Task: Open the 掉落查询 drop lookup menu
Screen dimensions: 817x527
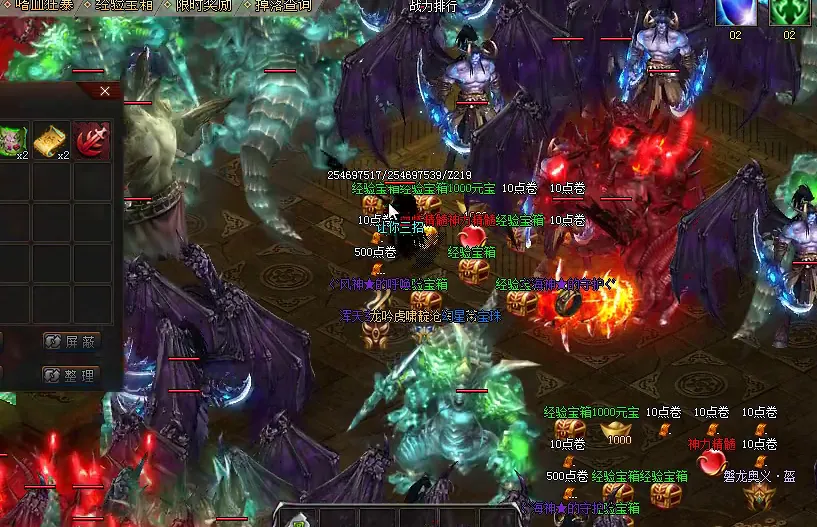Action: 283,5
